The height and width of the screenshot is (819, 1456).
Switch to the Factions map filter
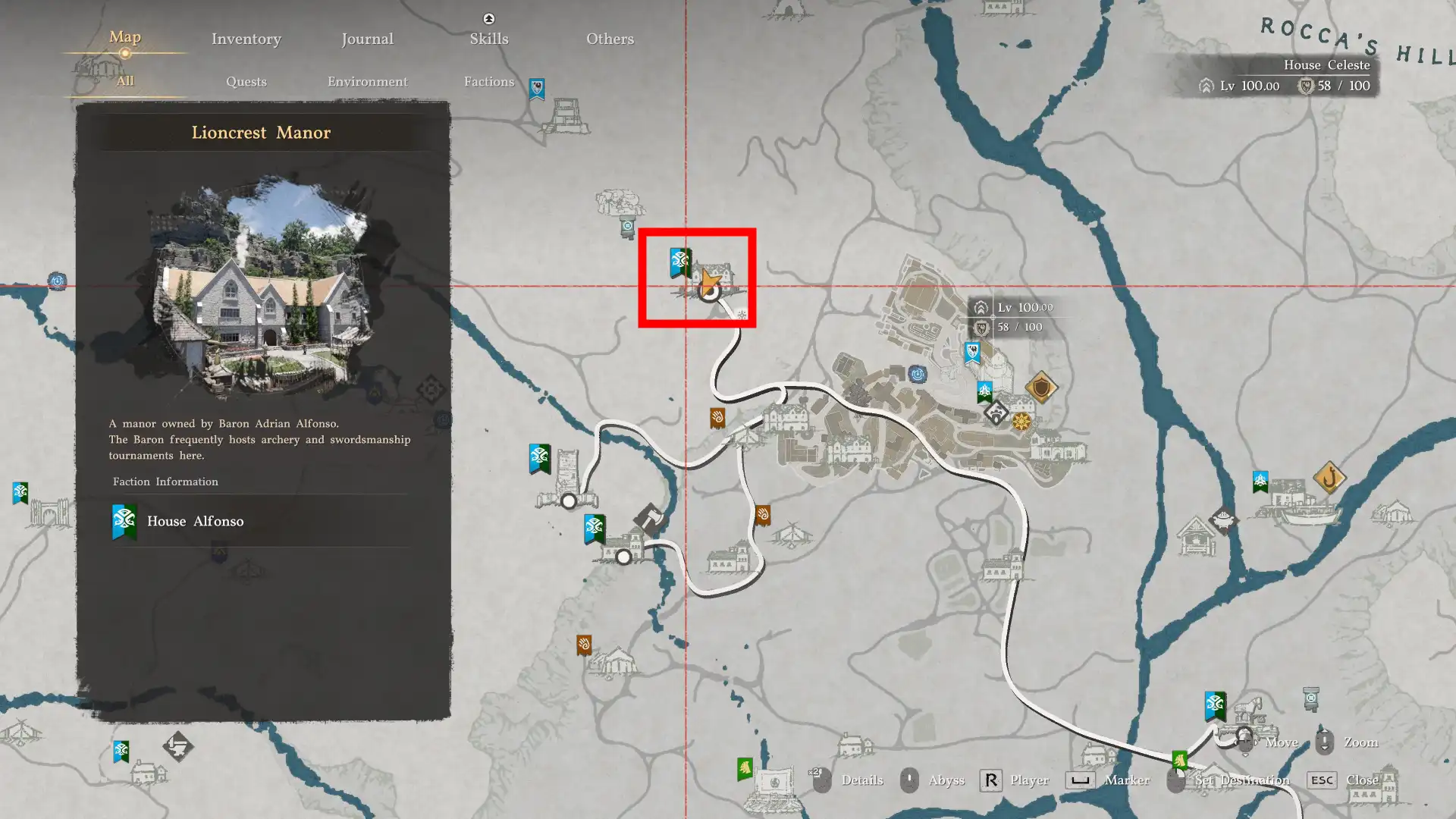[x=488, y=81]
